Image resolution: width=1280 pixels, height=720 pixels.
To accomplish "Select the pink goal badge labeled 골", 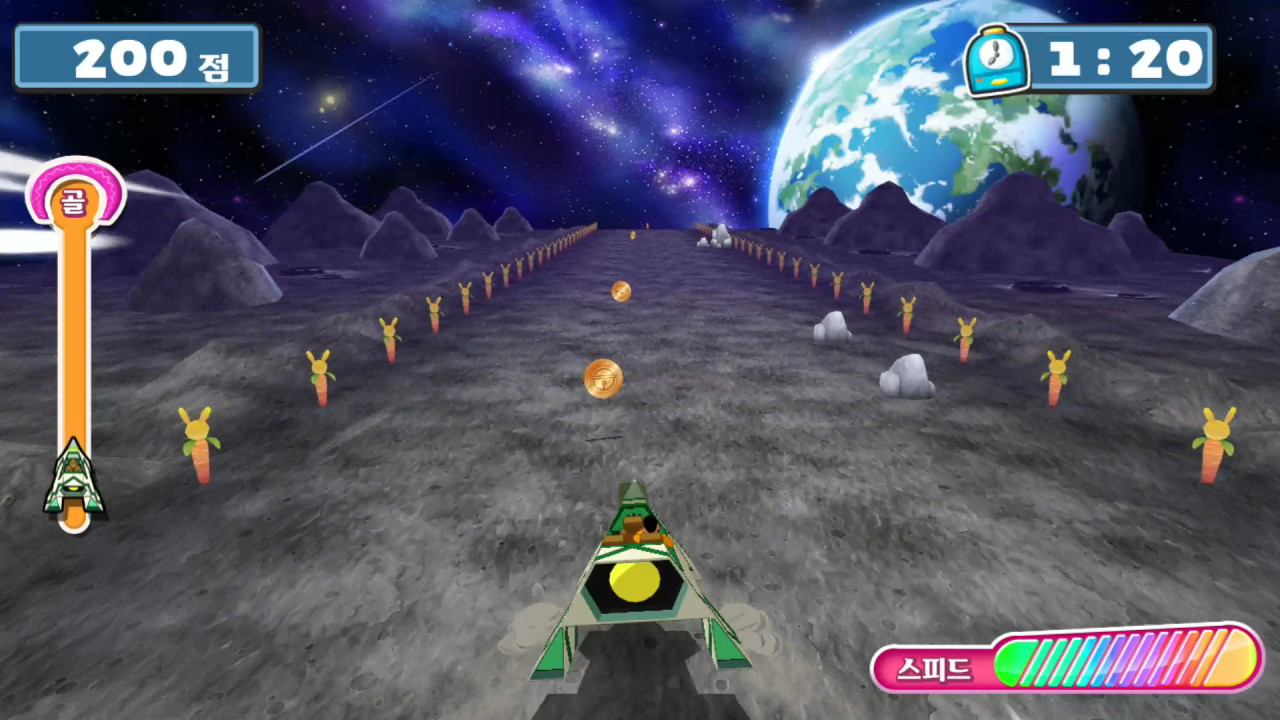I will pyautogui.click(x=75, y=196).
